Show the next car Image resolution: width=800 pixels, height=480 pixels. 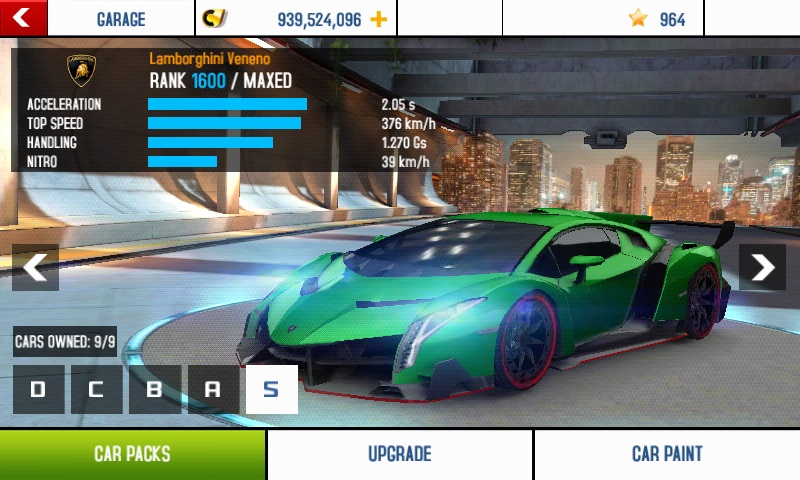(762, 267)
